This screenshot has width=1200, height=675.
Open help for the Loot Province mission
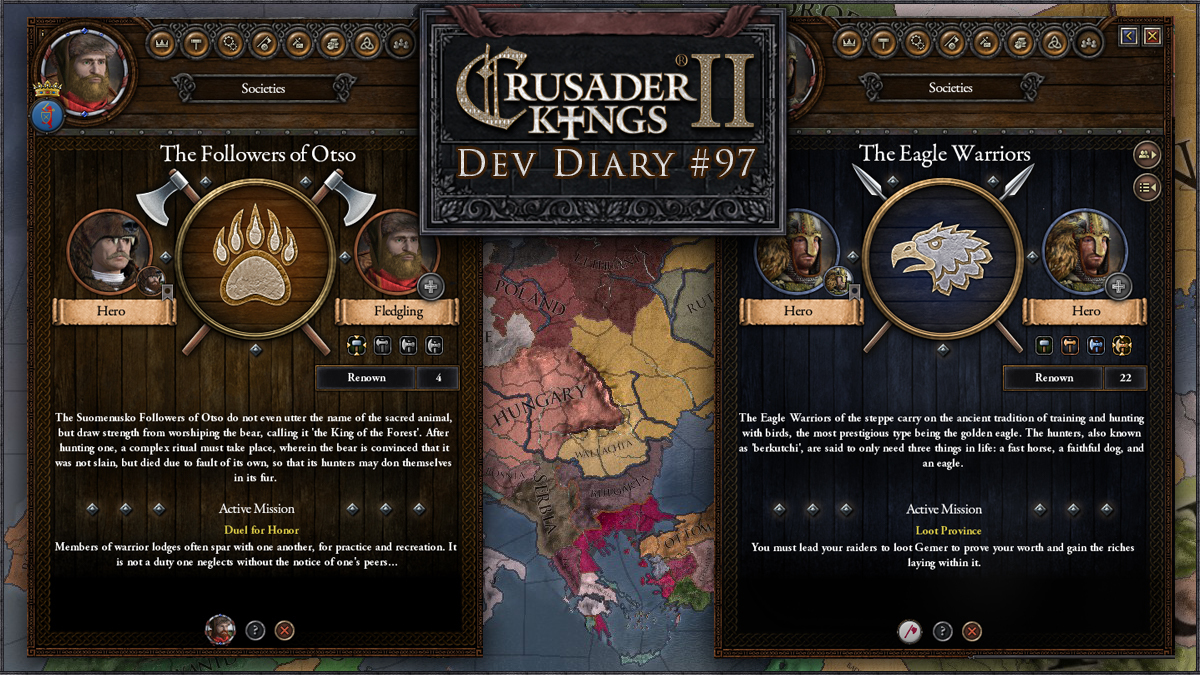[x=942, y=631]
